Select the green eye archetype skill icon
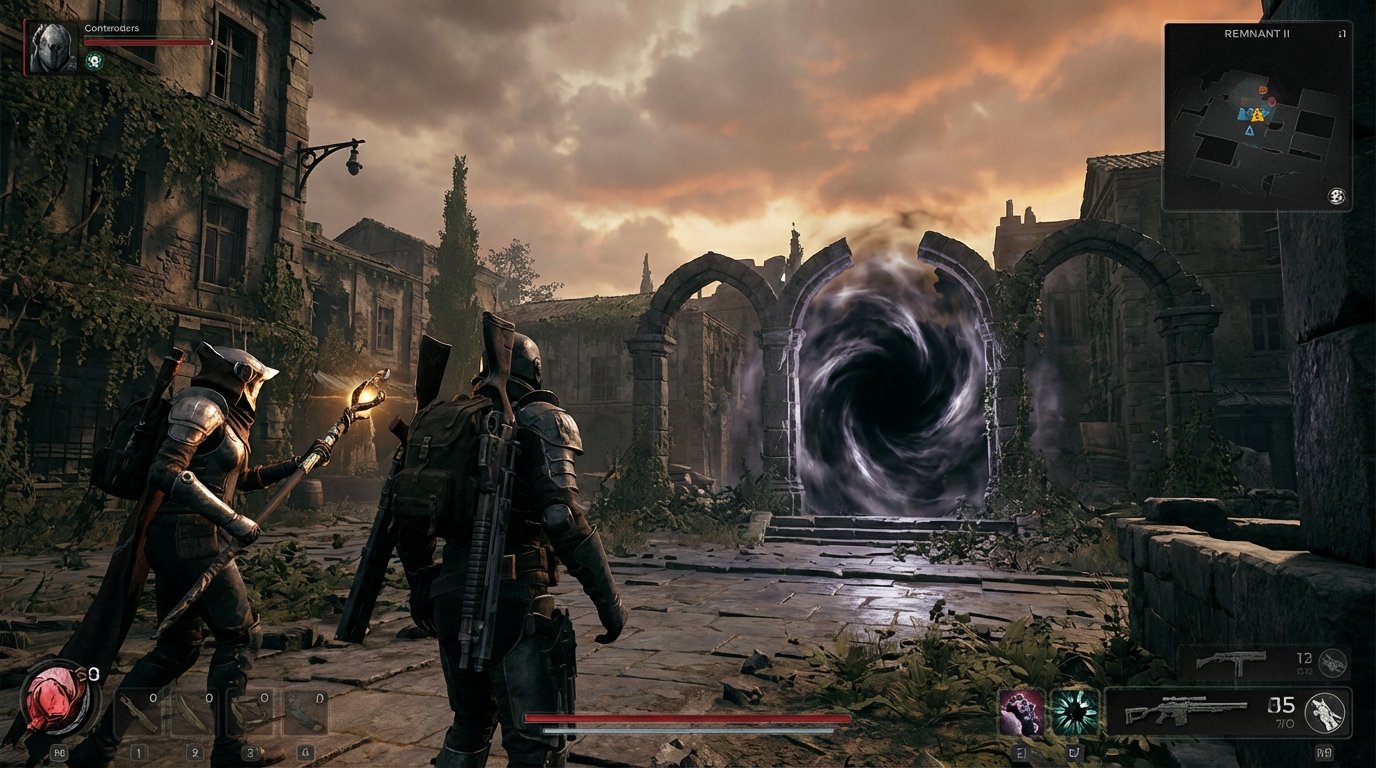This screenshot has width=1376, height=768. click(x=1077, y=713)
